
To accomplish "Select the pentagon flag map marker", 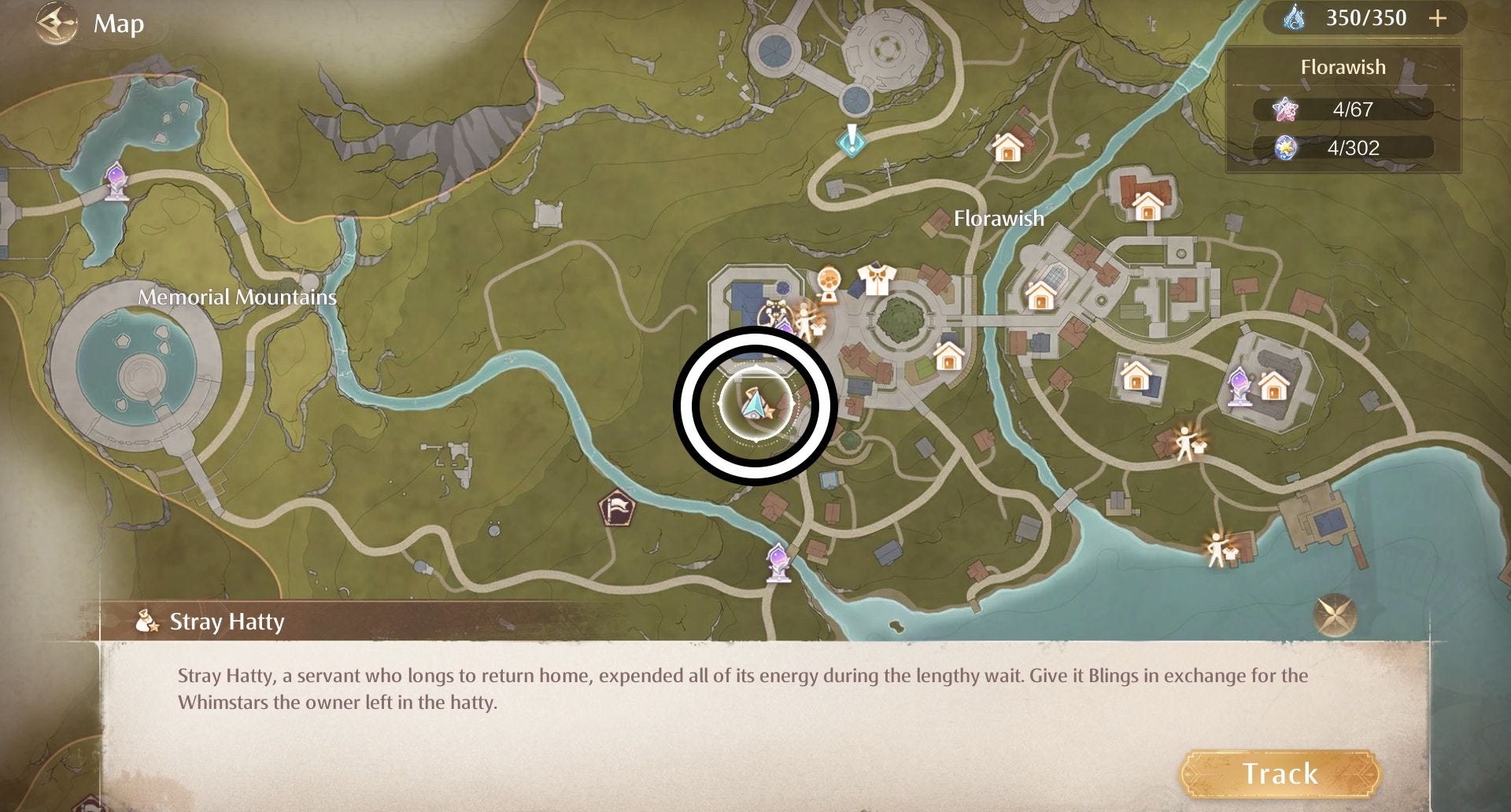I will tap(619, 507).
